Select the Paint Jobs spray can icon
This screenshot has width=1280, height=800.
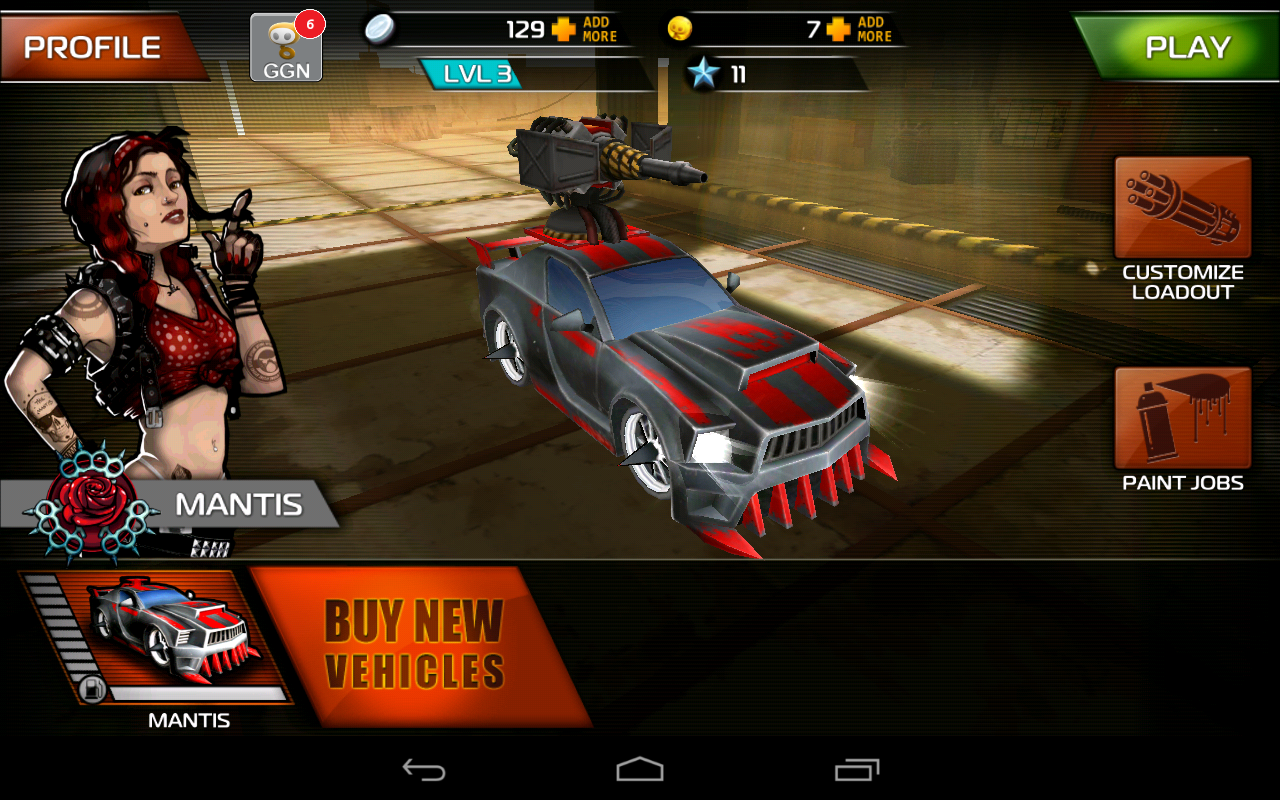(1181, 415)
